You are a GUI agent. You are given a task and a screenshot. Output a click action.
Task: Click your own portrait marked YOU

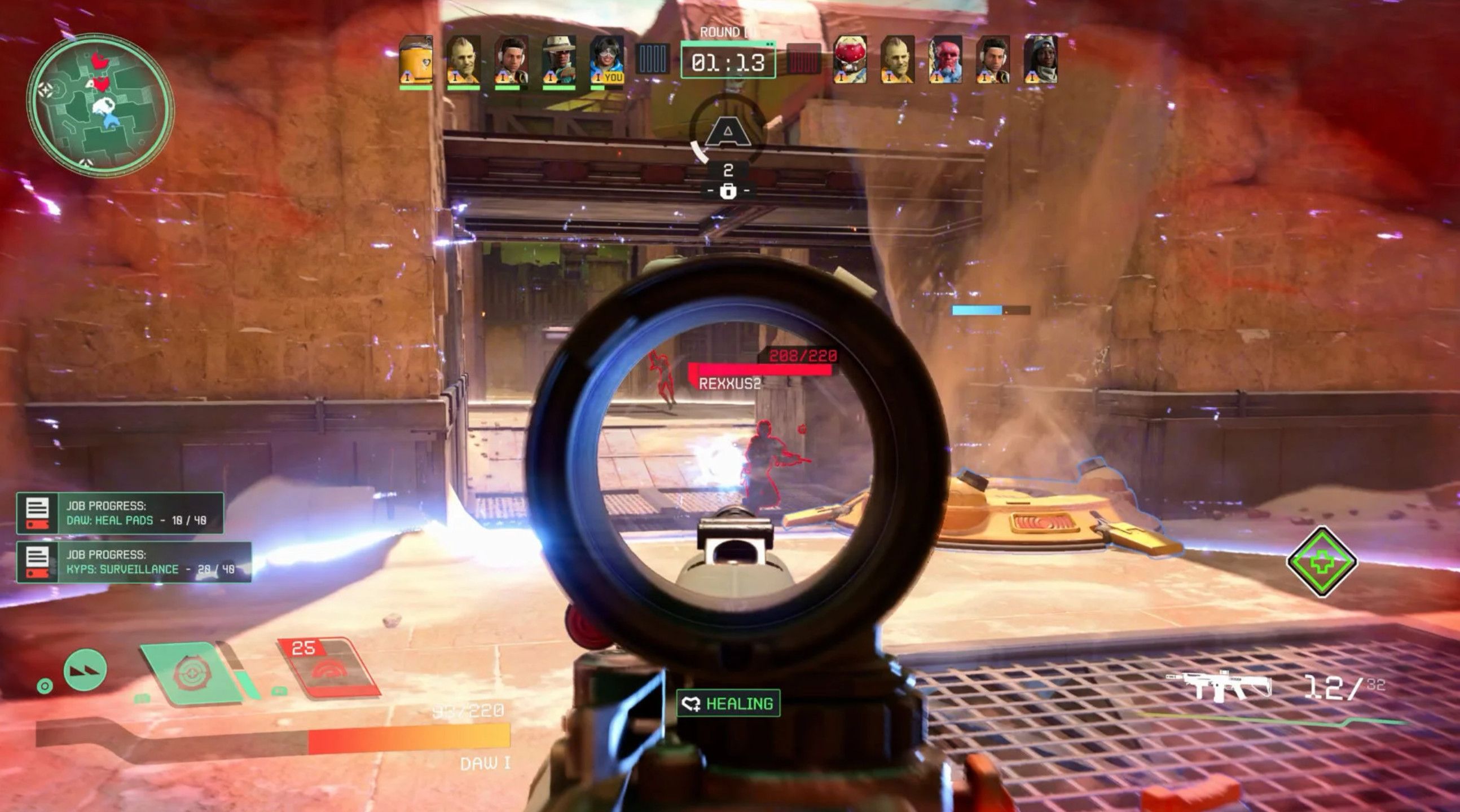coord(606,61)
